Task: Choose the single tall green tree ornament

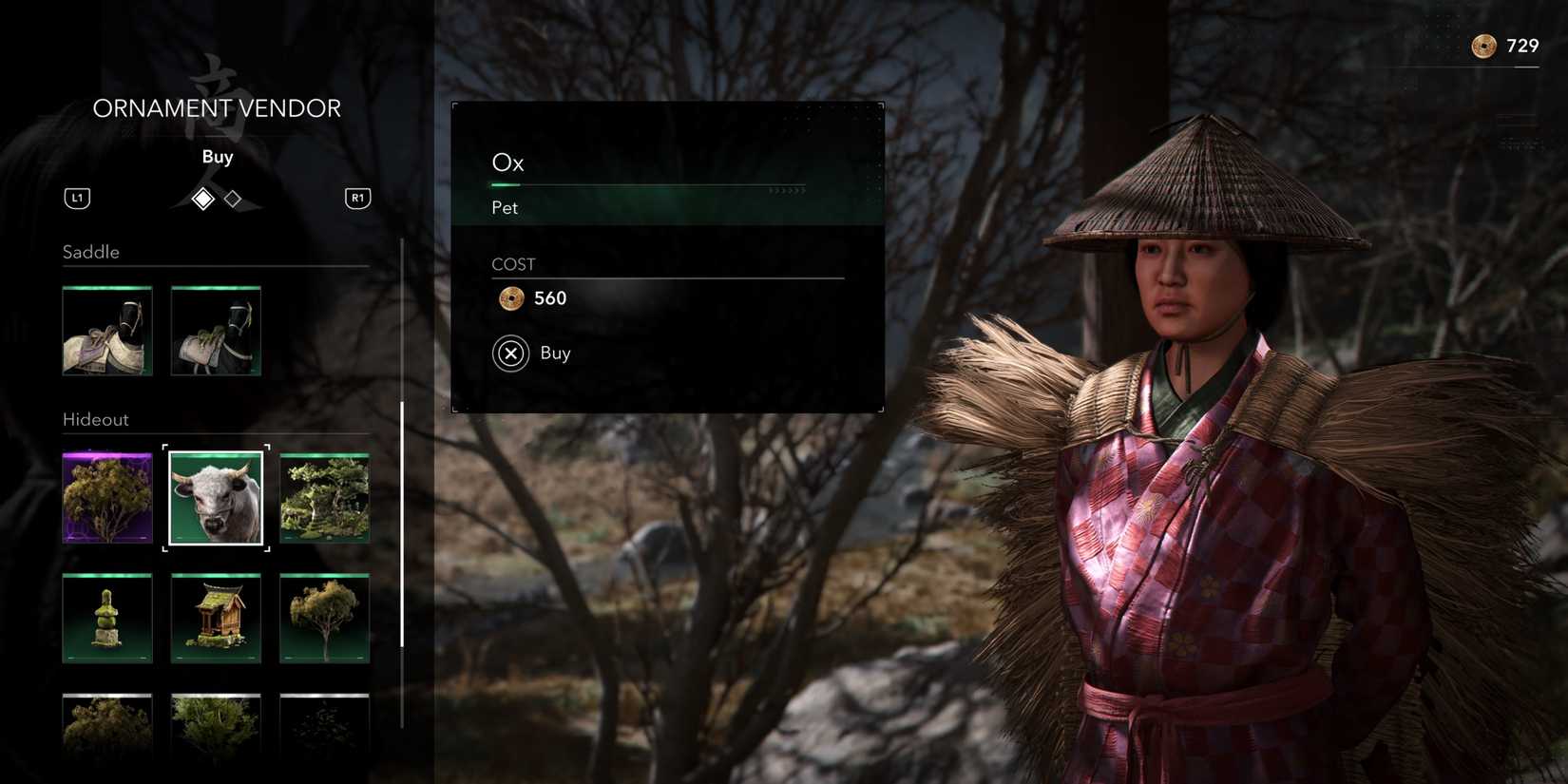Action: pos(324,618)
